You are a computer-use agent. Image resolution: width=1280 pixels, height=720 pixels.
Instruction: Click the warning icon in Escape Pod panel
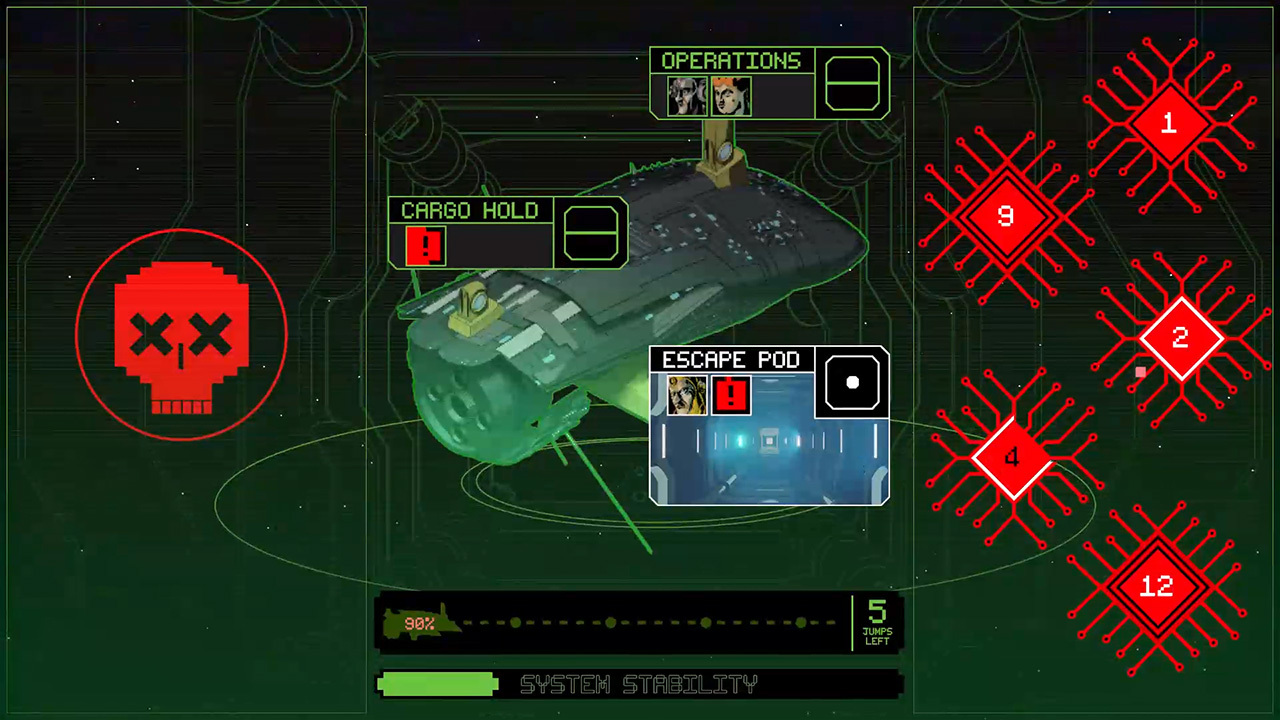click(730, 396)
